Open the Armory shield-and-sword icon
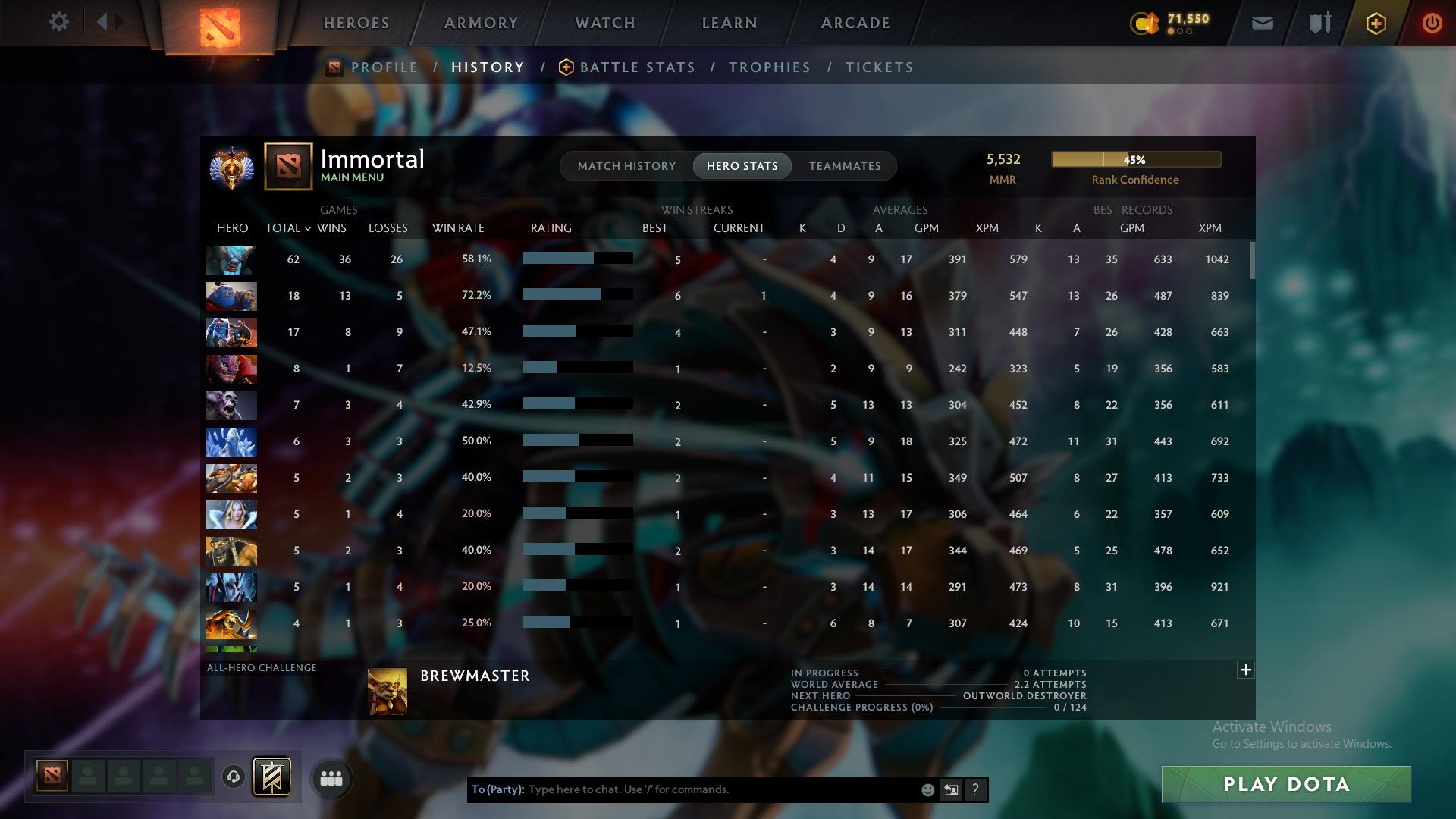This screenshot has width=1456, height=819. 1318,22
